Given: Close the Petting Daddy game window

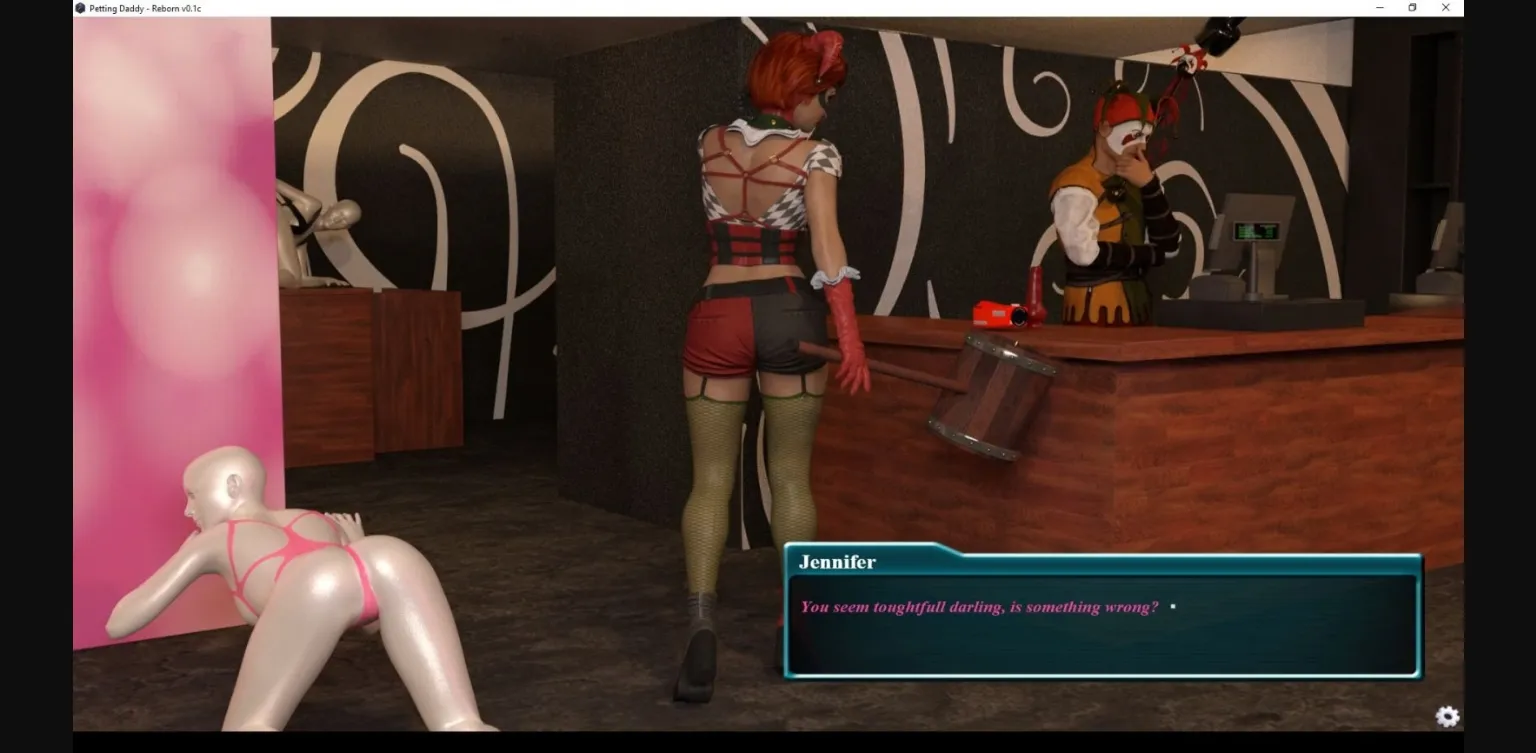Looking at the screenshot, I should (x=1445, y=7).
